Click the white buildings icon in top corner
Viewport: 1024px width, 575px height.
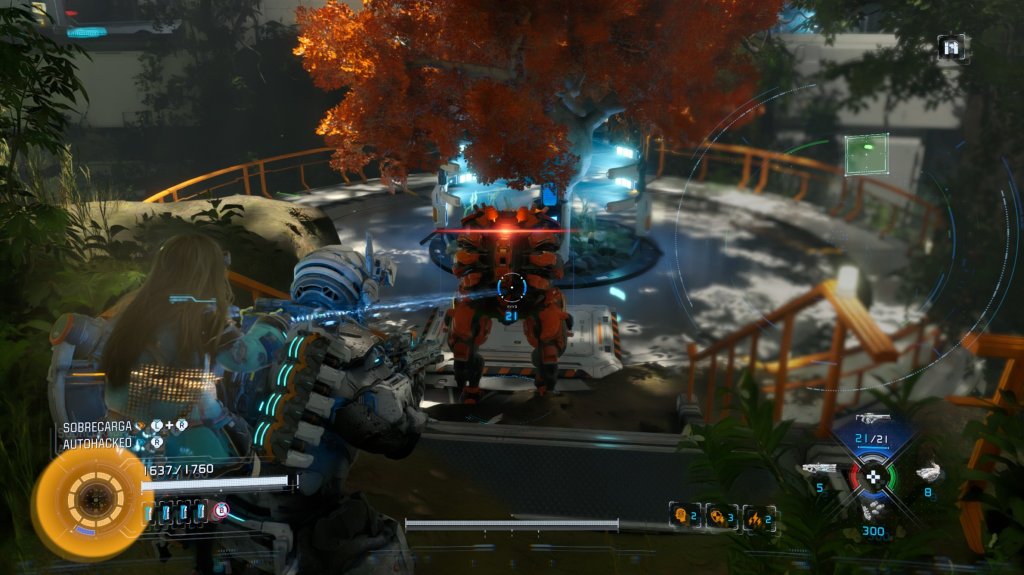[x=951, y=47]
